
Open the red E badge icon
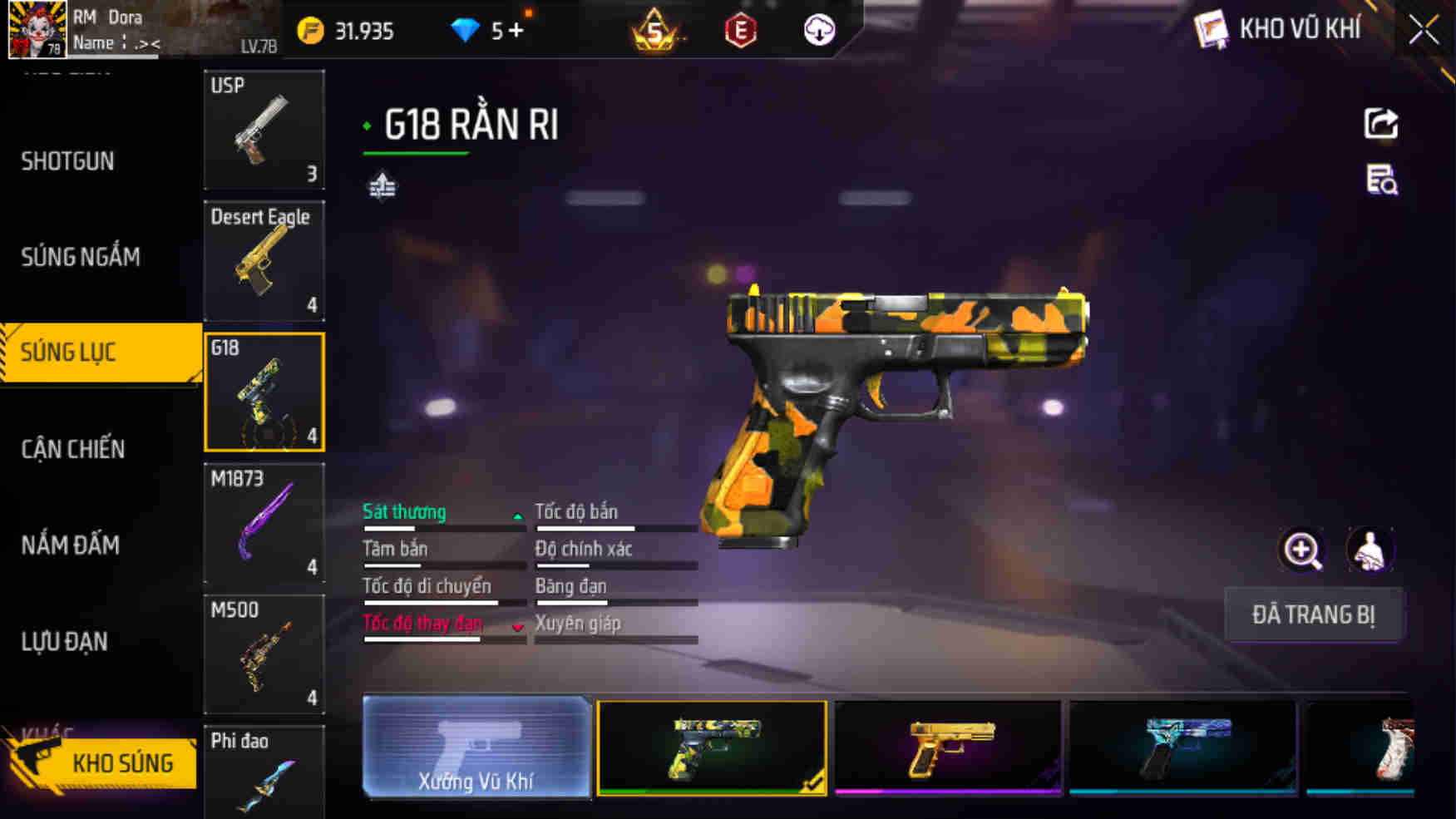[x=738, y=30]
